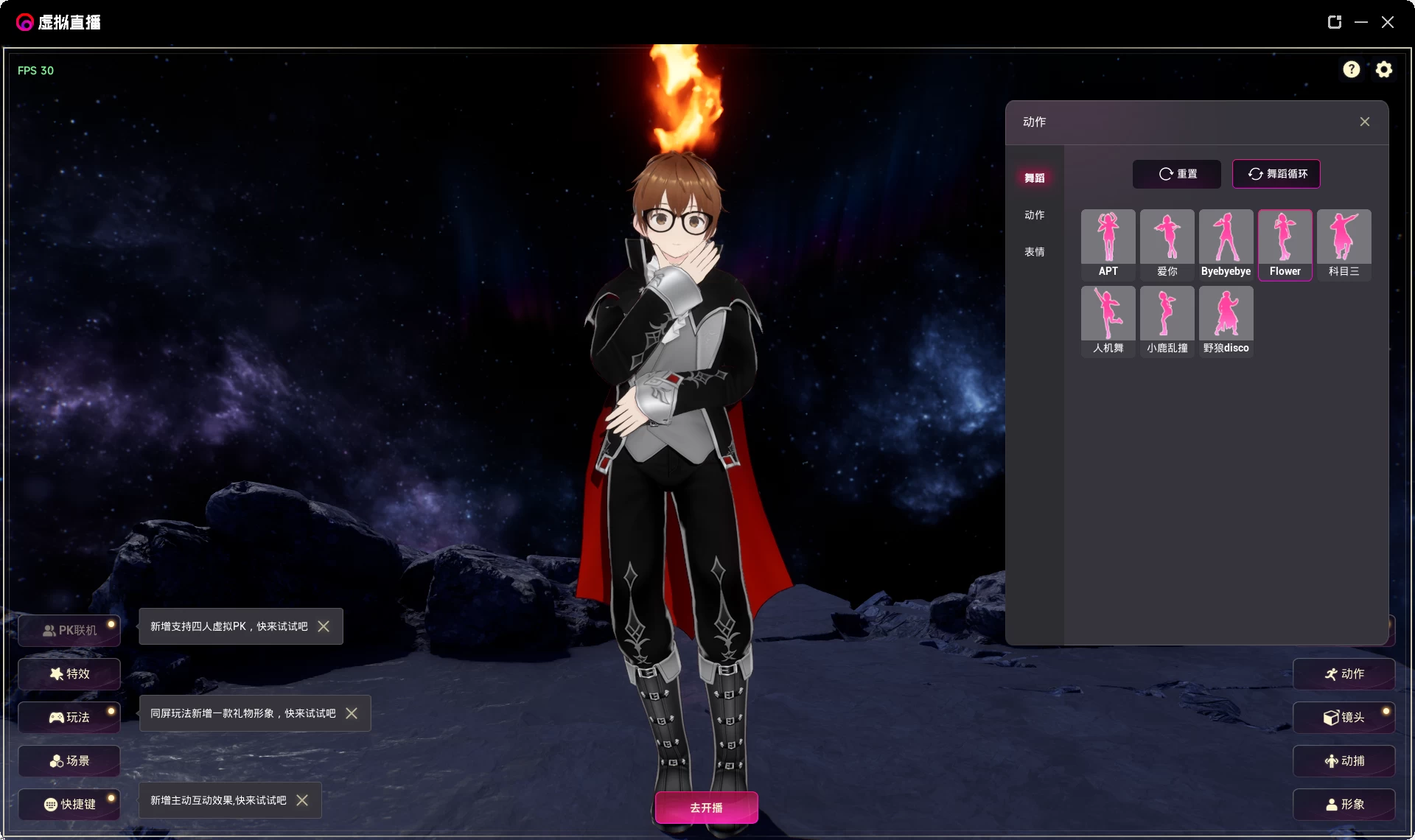Screen dimensions: 1415x840
Task: Open the PK联机 feature
Action: pos(69,631)
